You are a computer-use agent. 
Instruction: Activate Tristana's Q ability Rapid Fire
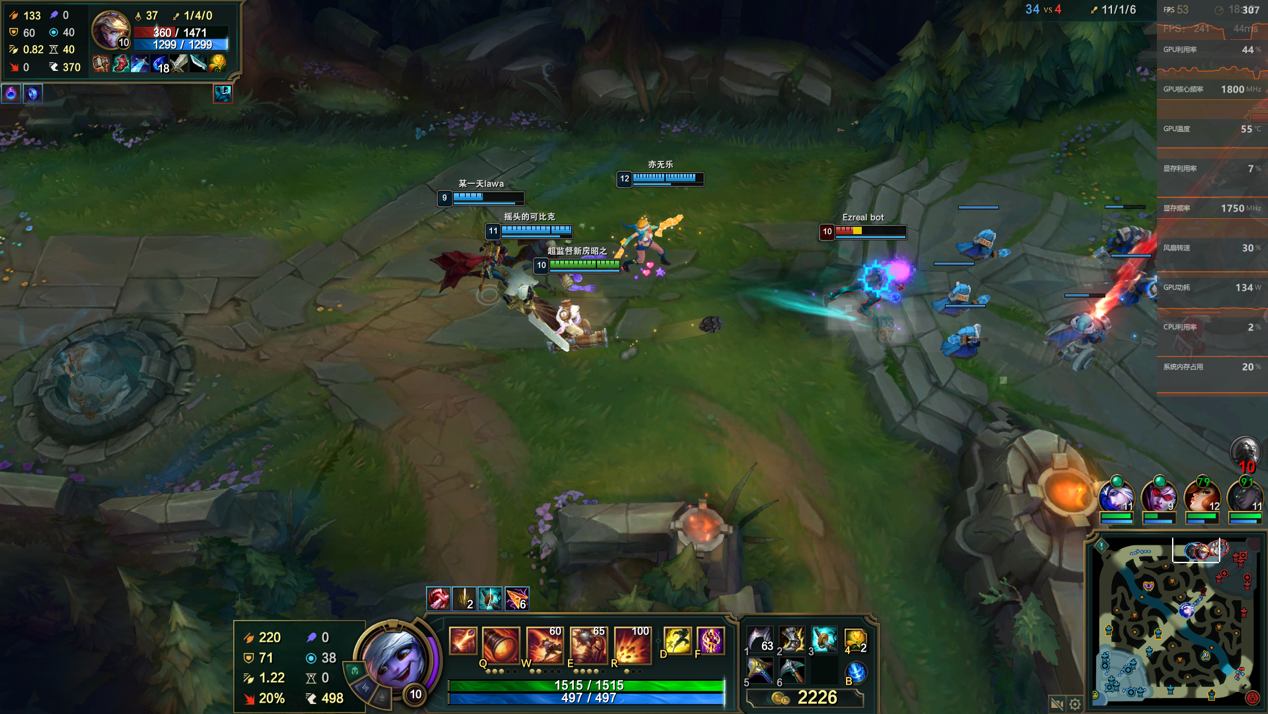tap(500, 644)
